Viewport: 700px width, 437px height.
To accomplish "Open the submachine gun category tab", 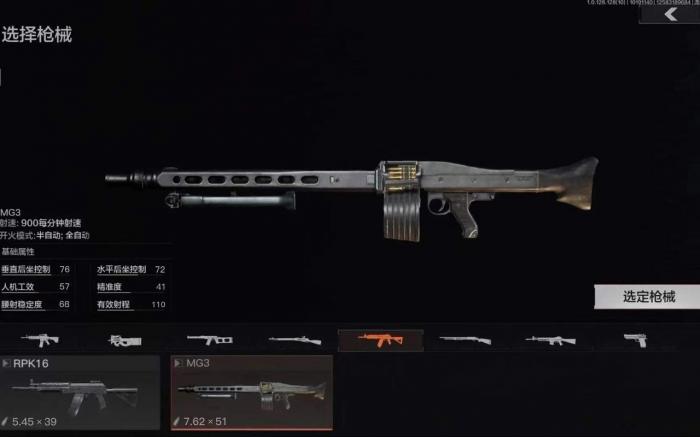I will coord(126,340).
